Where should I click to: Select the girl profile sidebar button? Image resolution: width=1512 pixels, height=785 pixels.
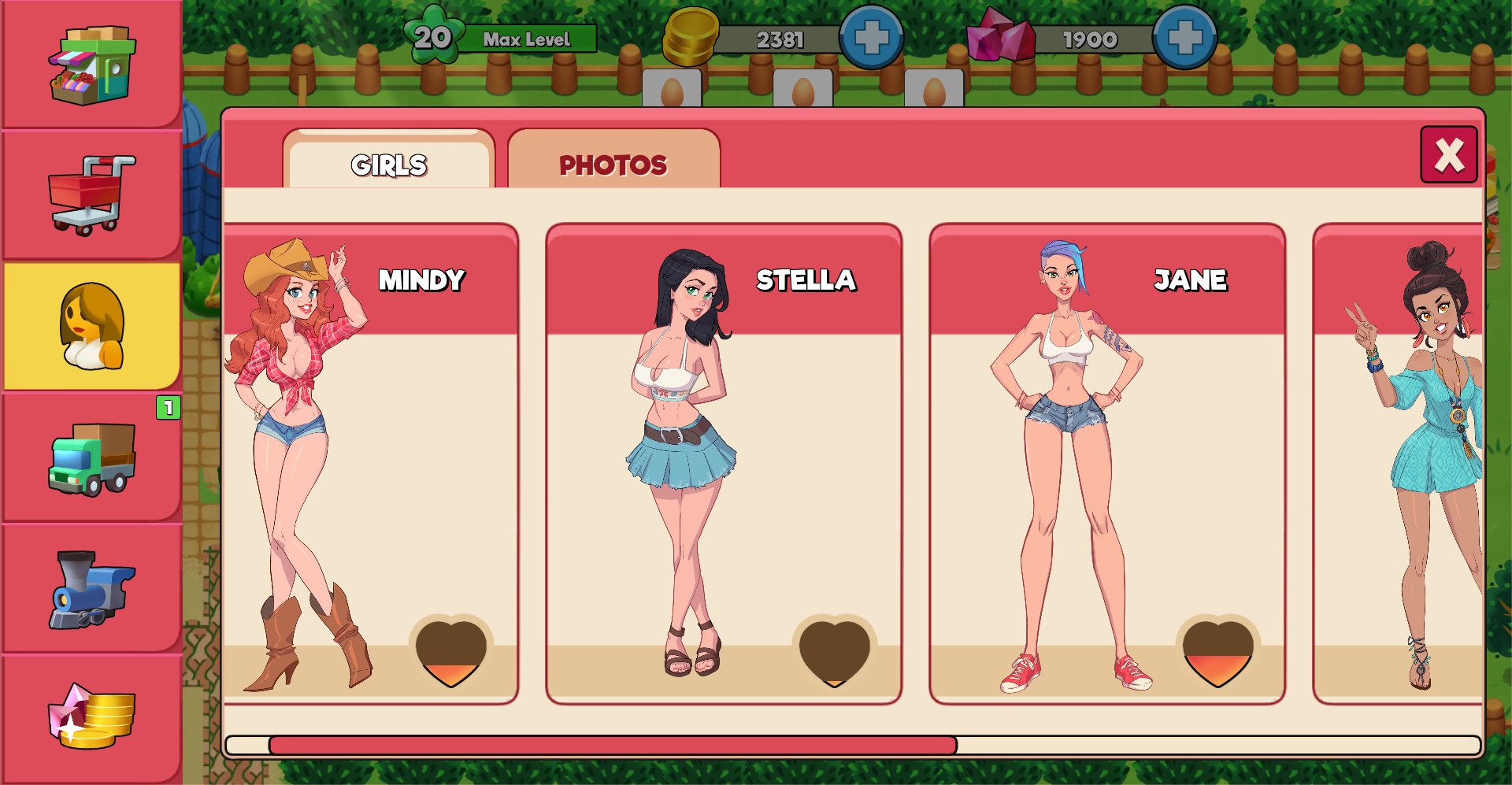coord(91,326)
